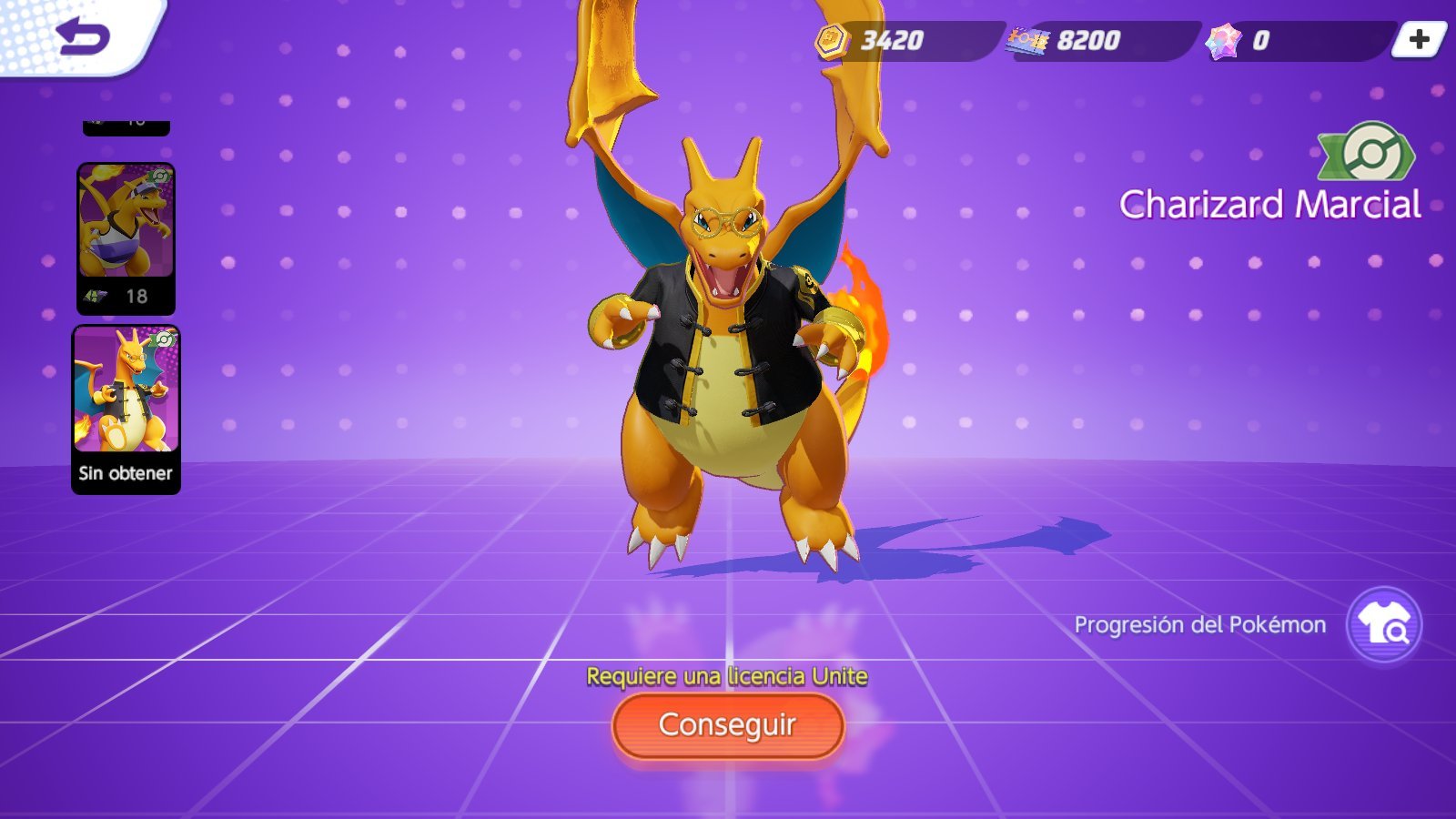Go back using the return arrow
1456x819 pixels.
point(82,36)
